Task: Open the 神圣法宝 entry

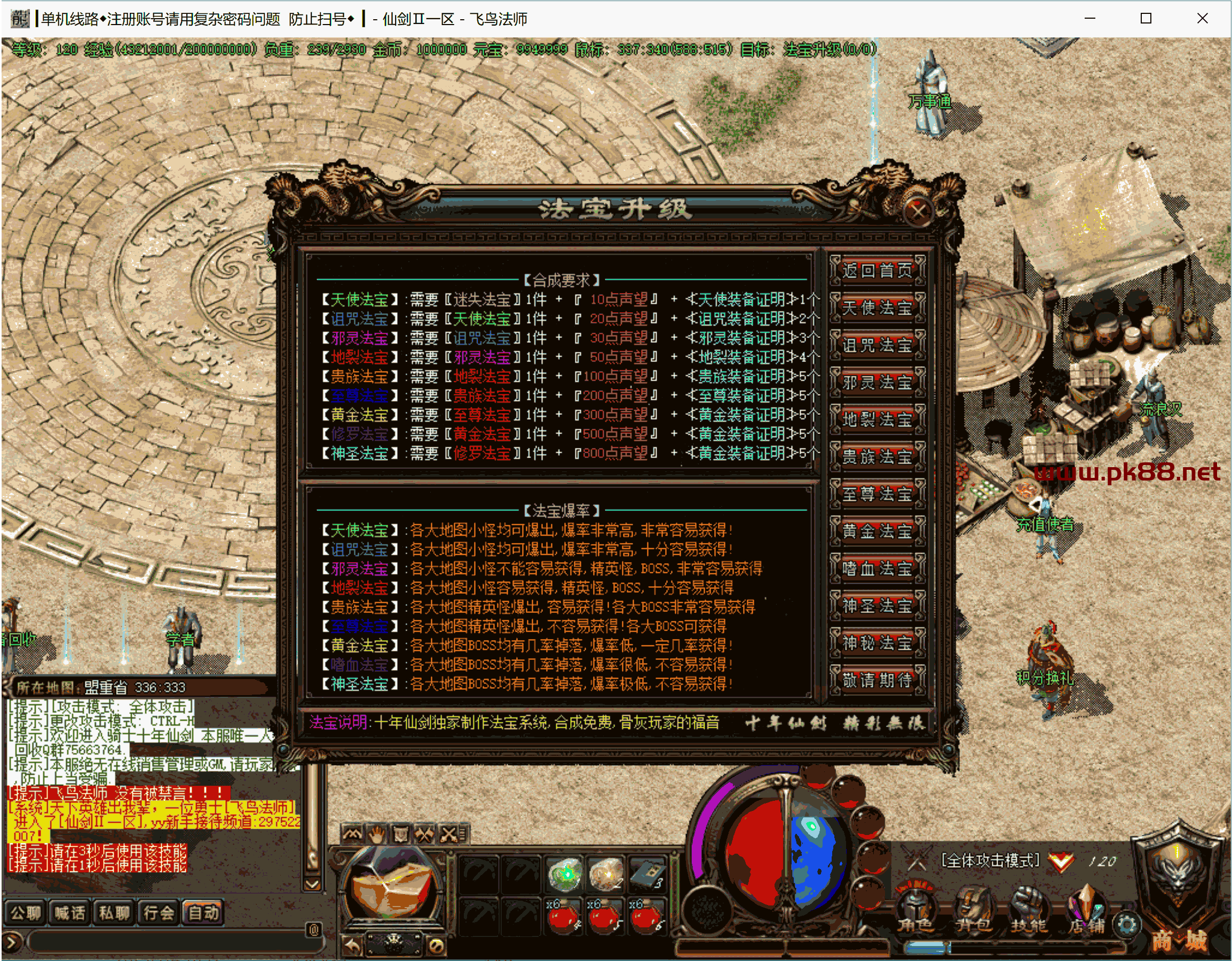Action: coord(876,606)
